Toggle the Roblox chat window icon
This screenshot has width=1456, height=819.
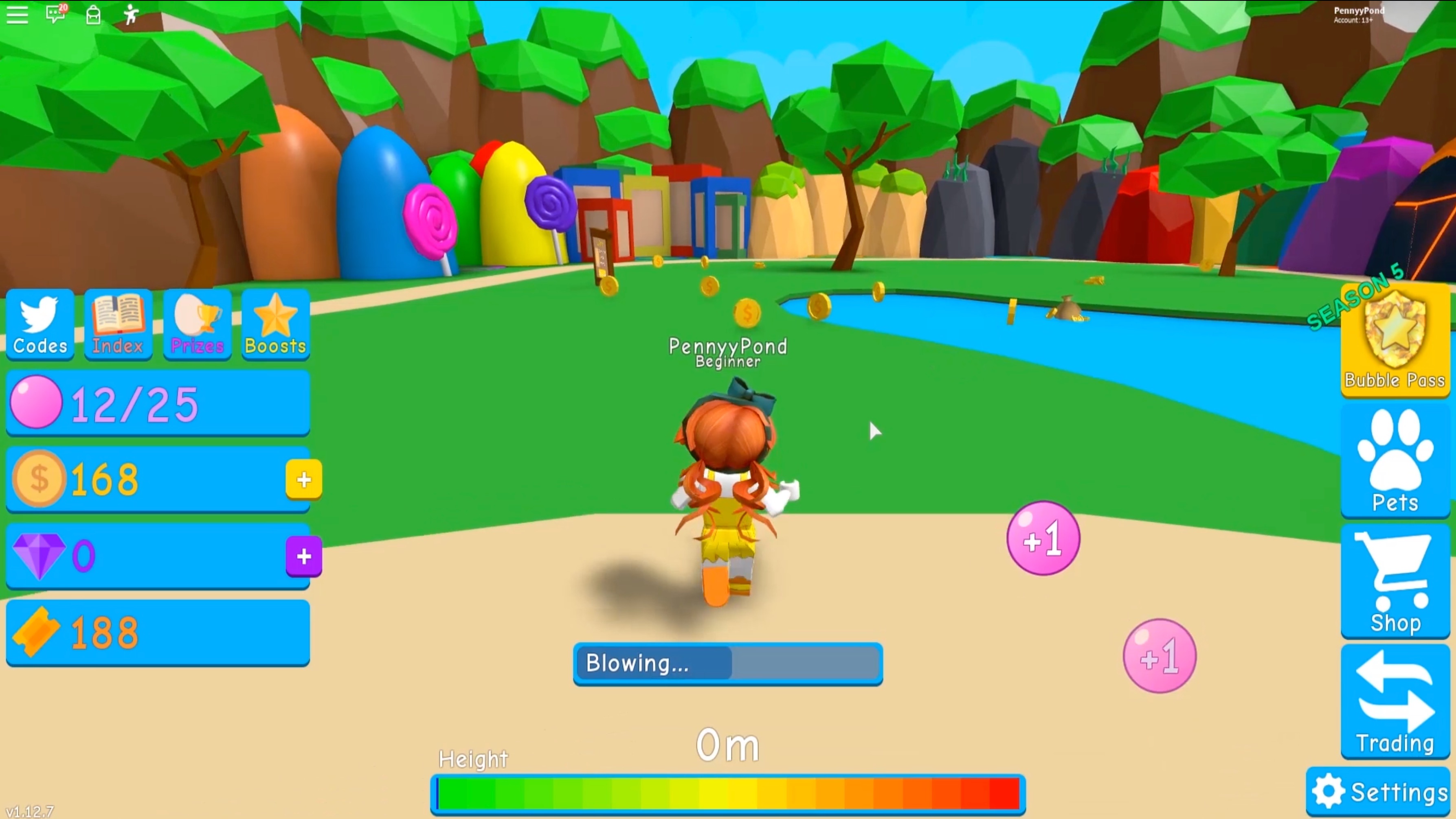55,13
